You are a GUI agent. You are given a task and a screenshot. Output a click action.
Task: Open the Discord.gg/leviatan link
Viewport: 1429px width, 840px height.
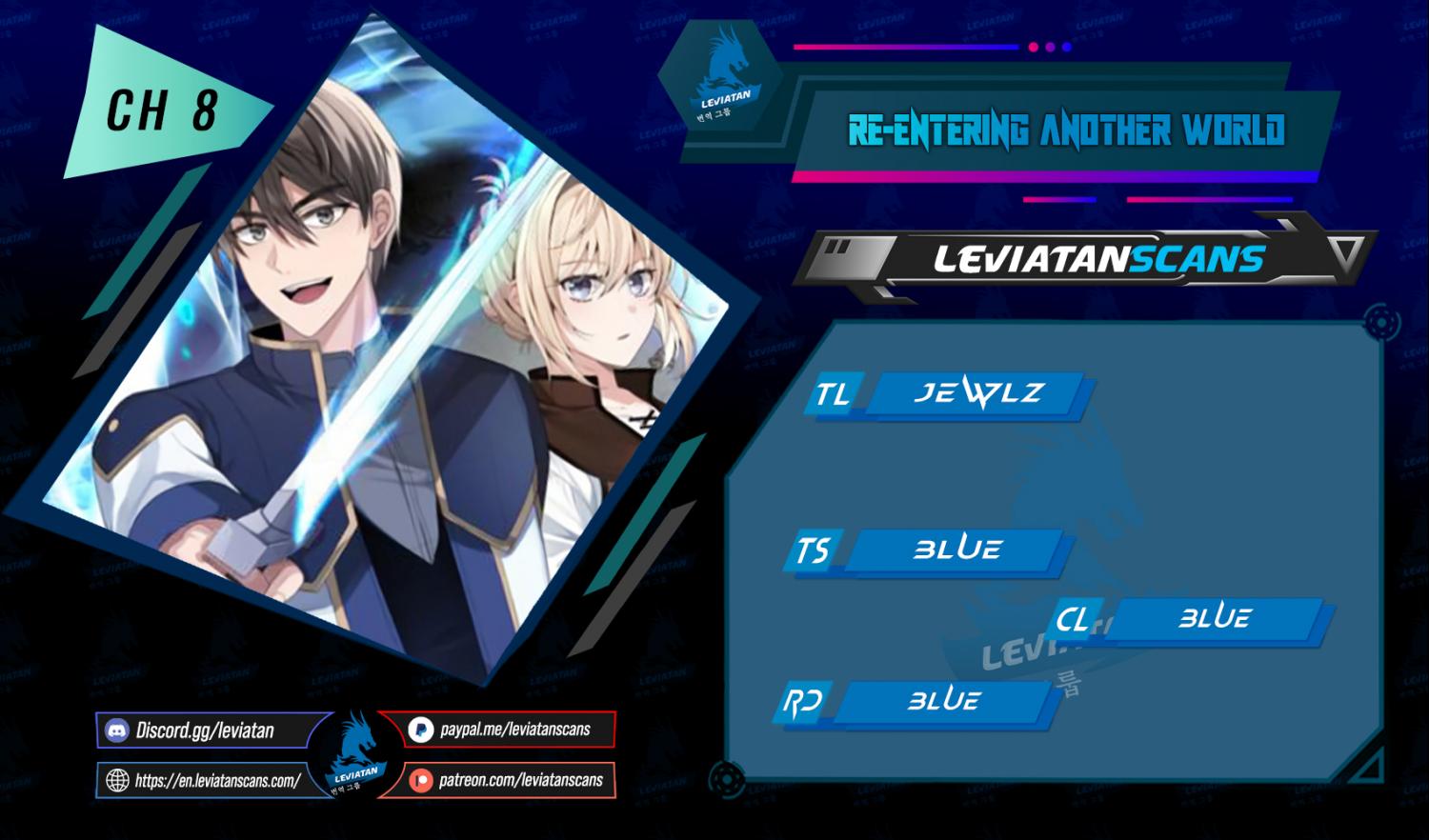tap(204, 730)
